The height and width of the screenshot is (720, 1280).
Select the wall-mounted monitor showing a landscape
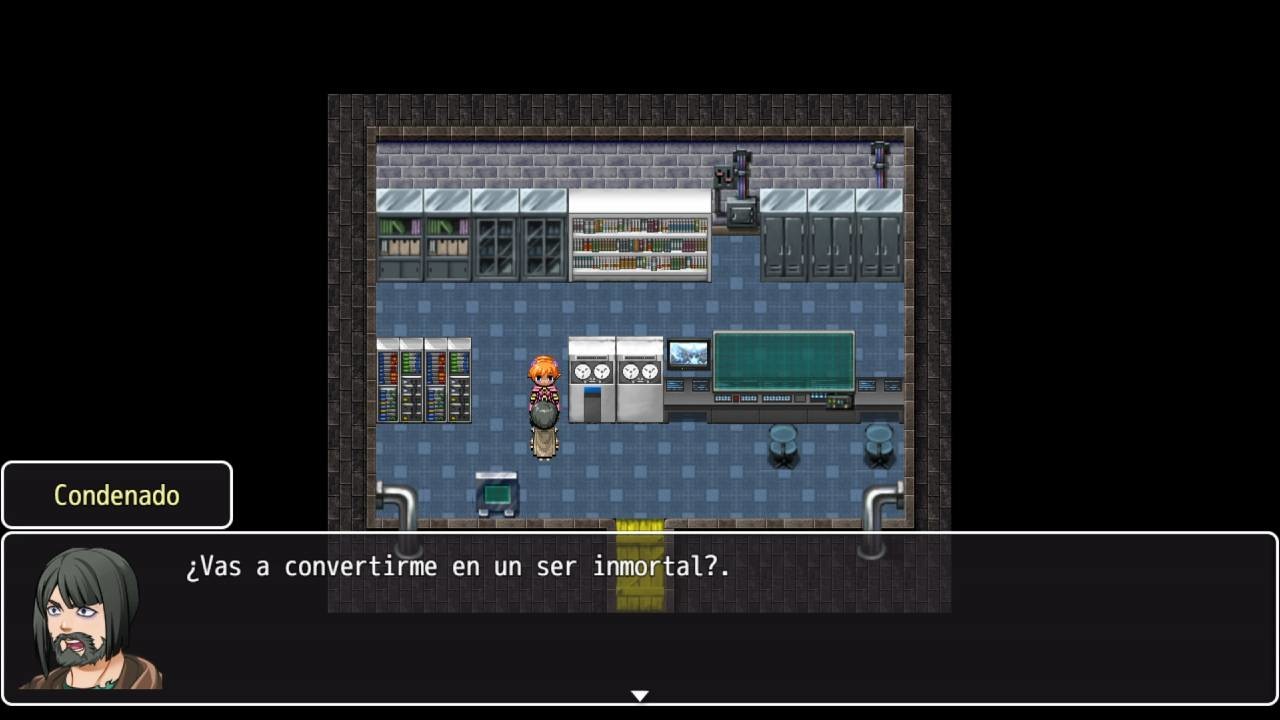point(685,355)
